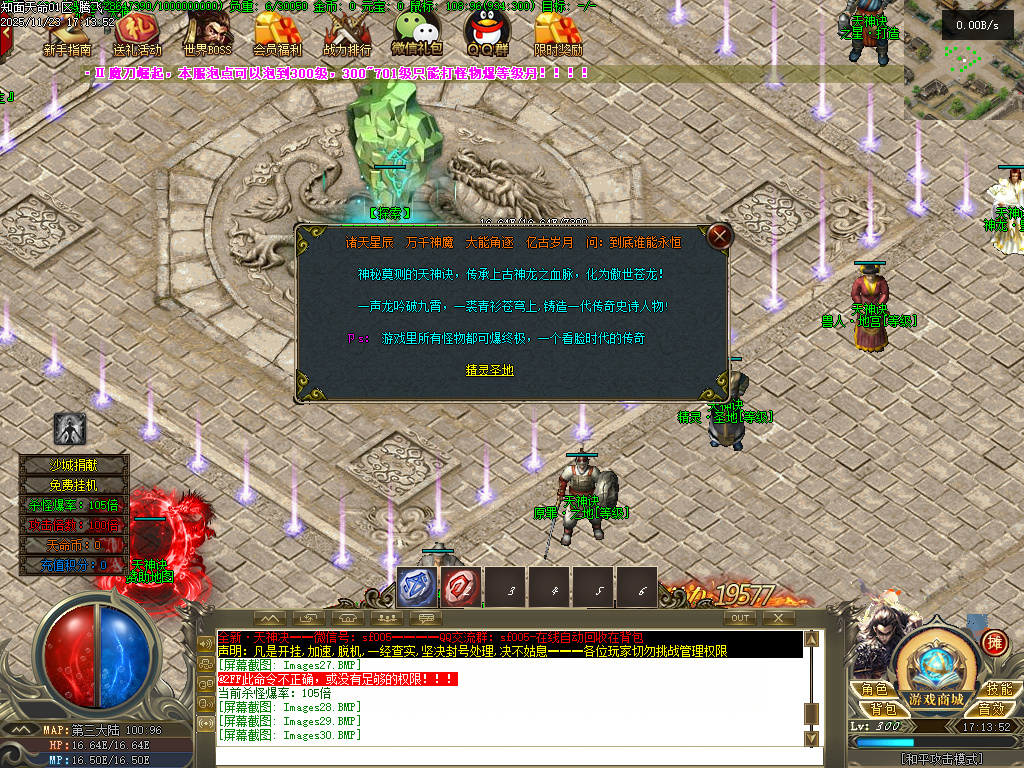Image resolution: width=1024 pixels, height=768 pixels.
Task: Click the minimap in the corner
Action: (963, 70)
